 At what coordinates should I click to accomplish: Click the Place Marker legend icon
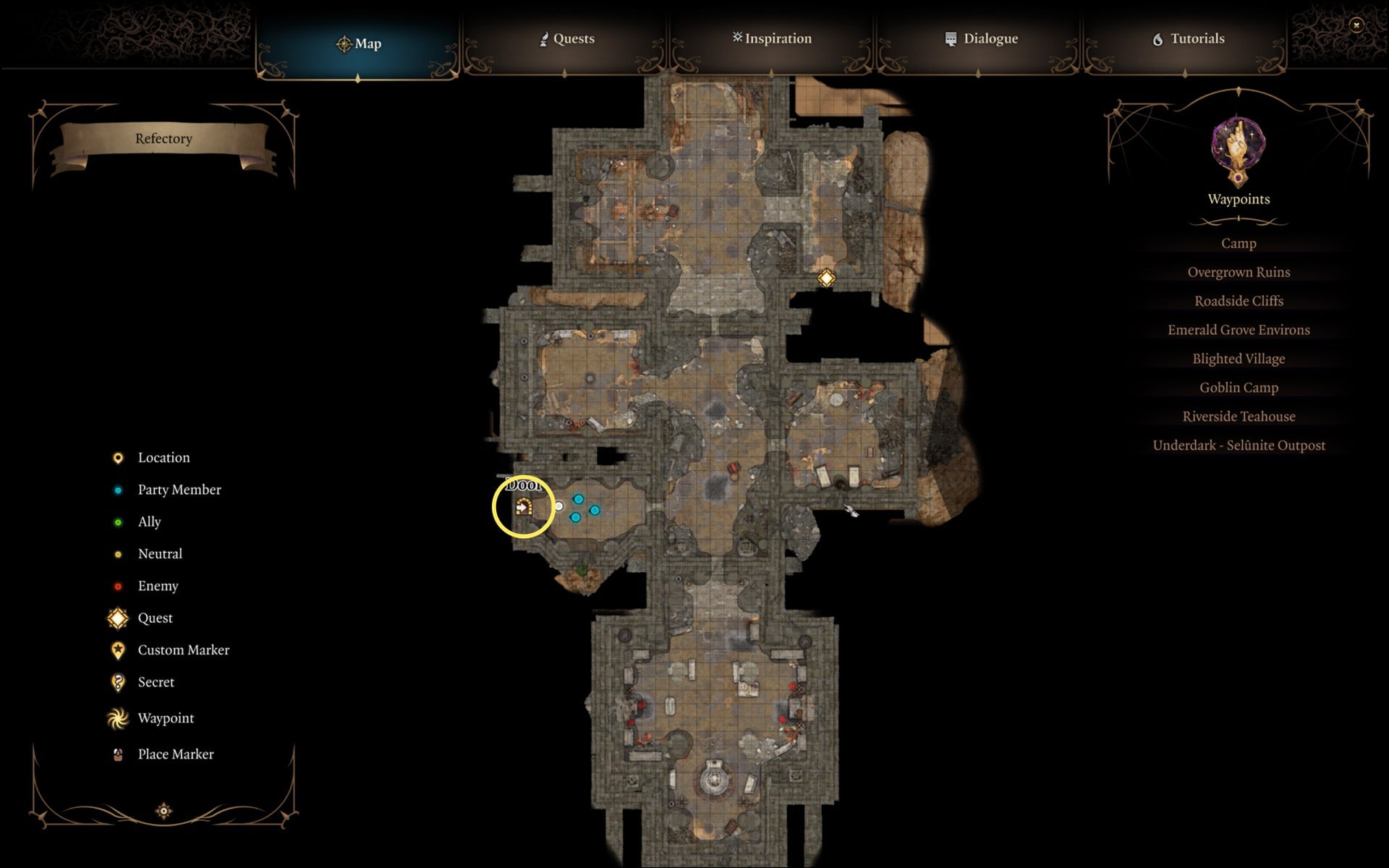[116, 754]
